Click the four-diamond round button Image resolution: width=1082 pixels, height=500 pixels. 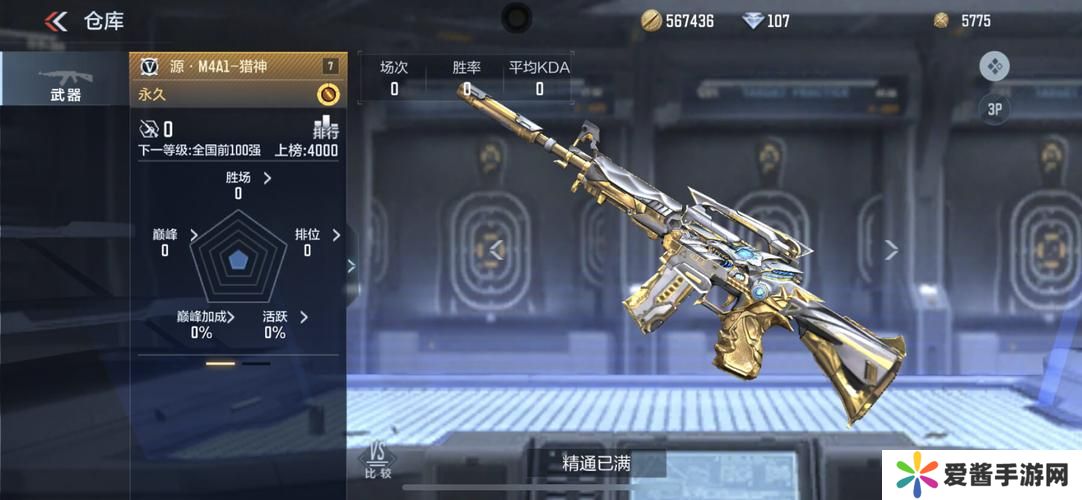tap(994, 67)
